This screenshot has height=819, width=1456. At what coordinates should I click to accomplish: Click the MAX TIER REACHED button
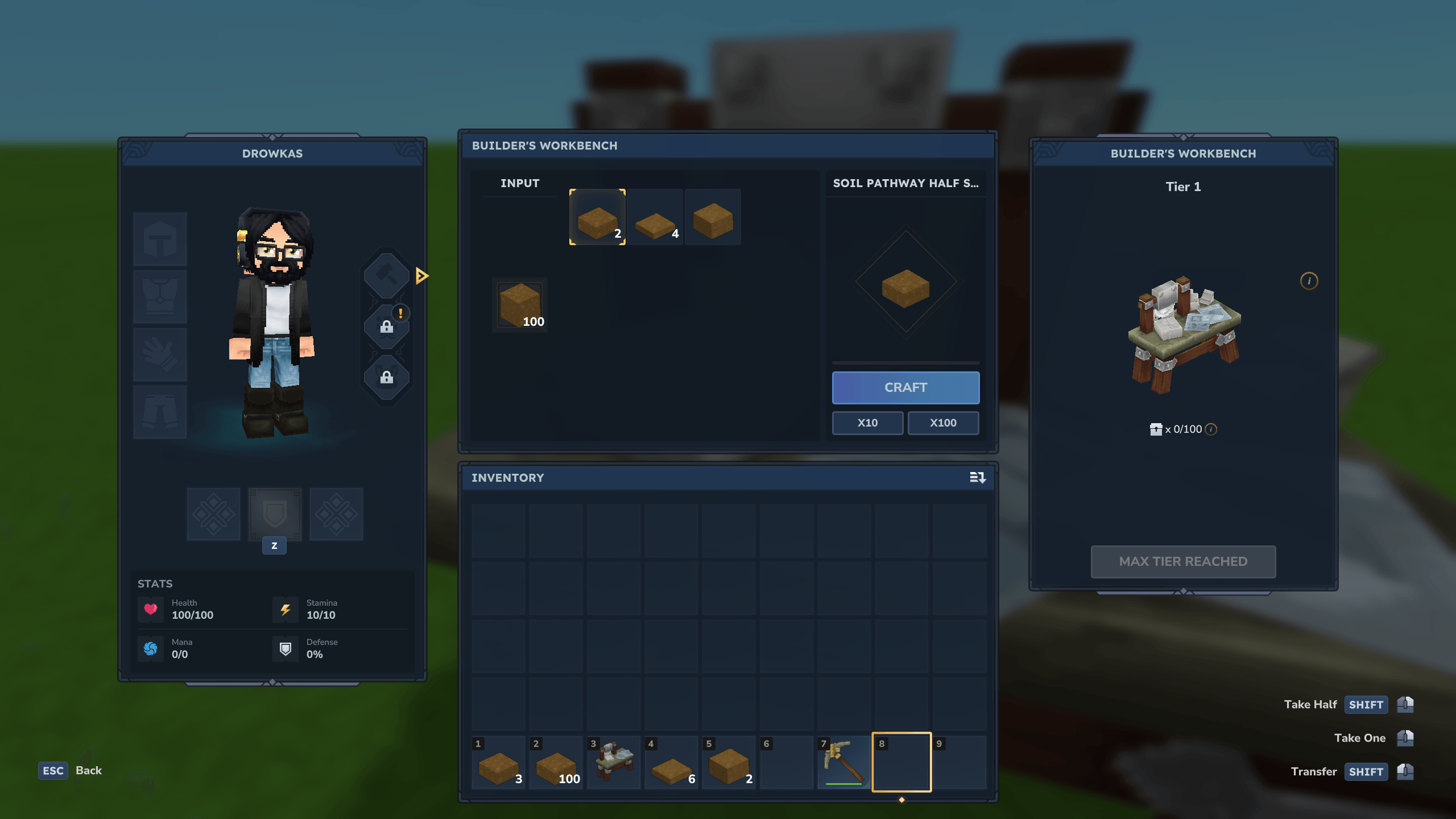(x=1183, y=561)
